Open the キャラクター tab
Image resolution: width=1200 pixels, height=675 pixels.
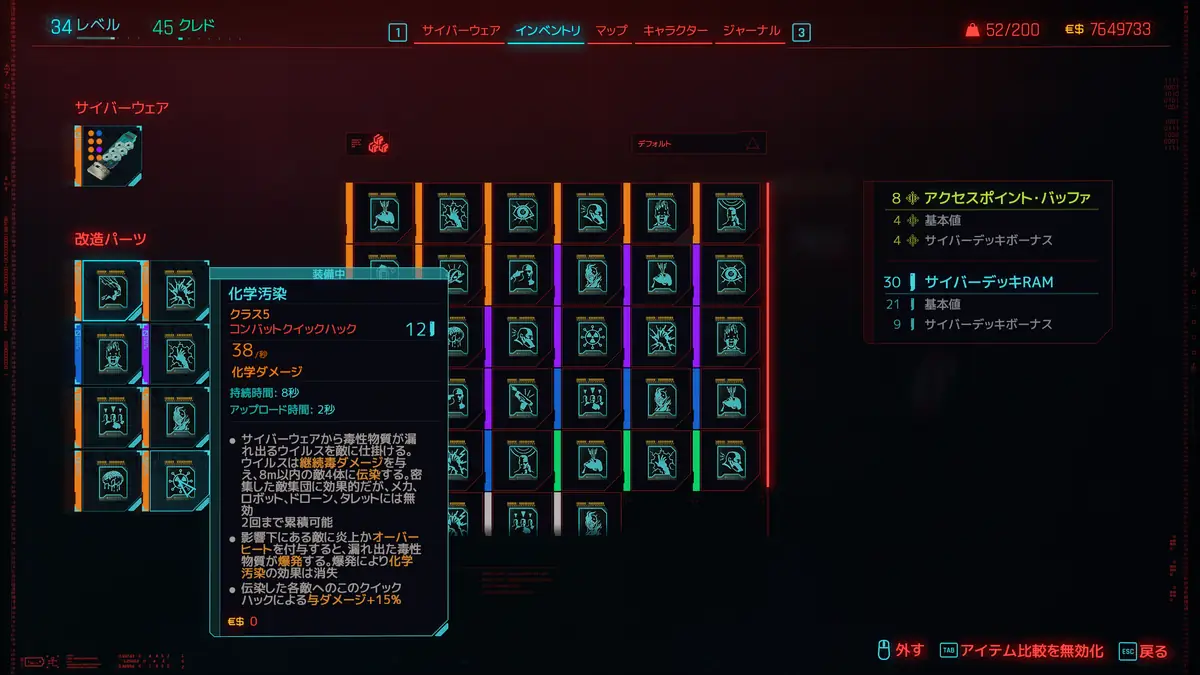click(x=675, y=31)
